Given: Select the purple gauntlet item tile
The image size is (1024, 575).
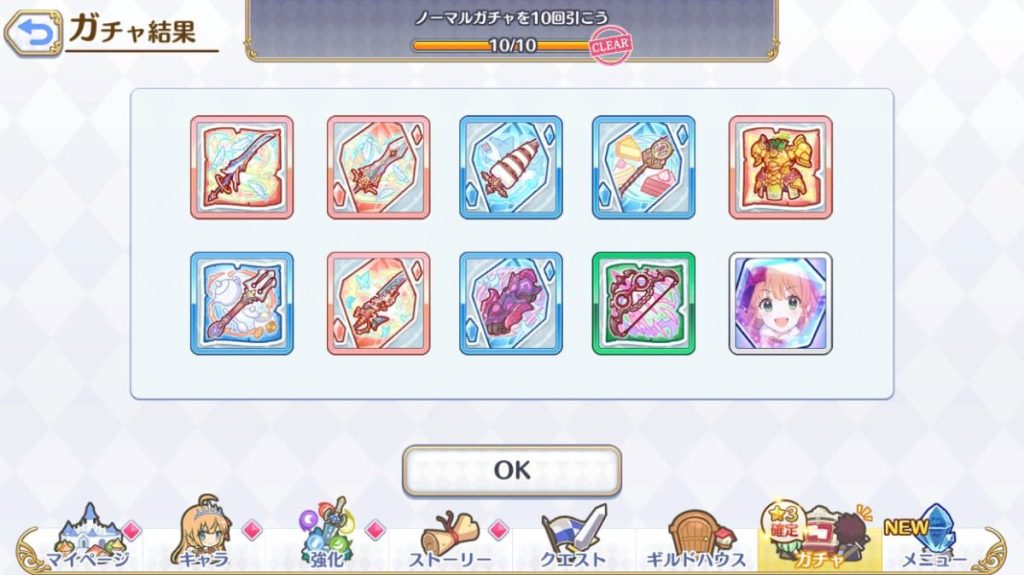Looking at the screenshot, I should tap(511, 303).
